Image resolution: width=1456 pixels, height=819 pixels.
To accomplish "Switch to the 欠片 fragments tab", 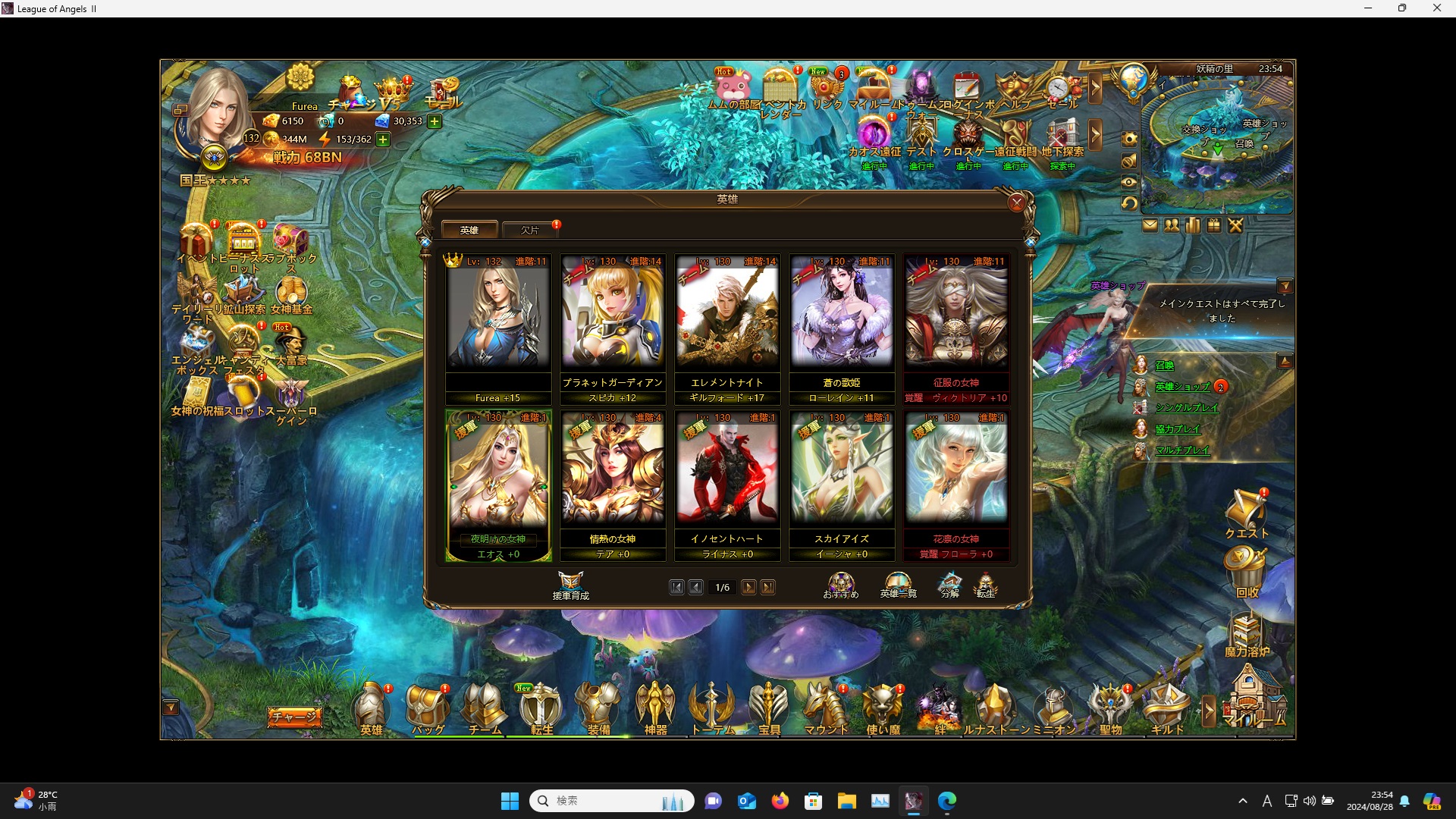I will [530, 229].
